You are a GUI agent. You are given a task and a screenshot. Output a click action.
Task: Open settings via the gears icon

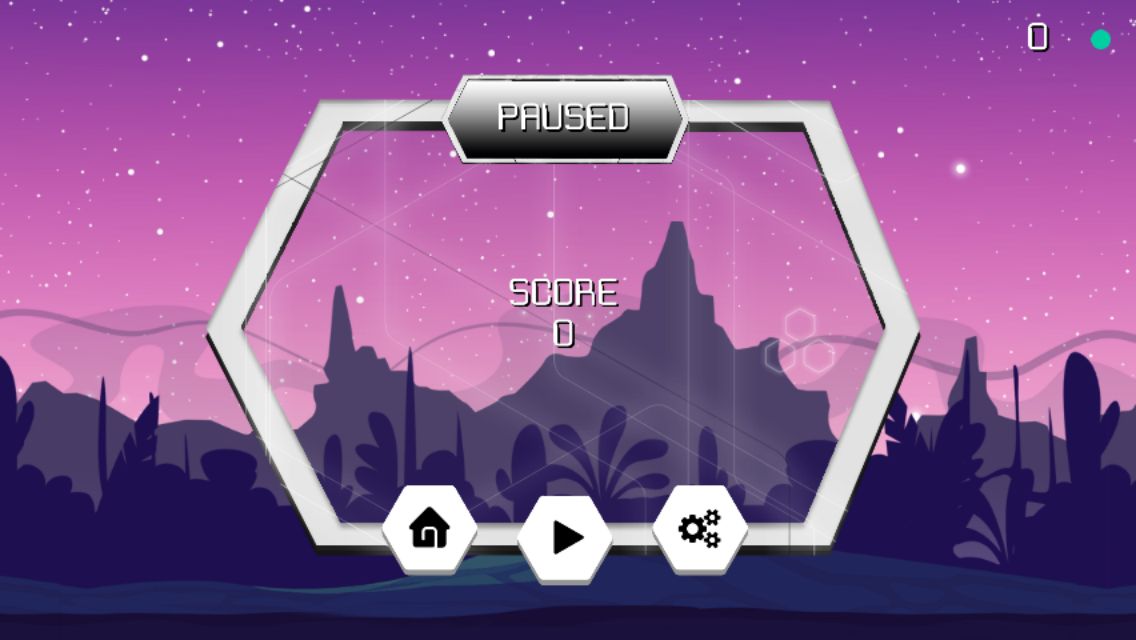[700, 529]
